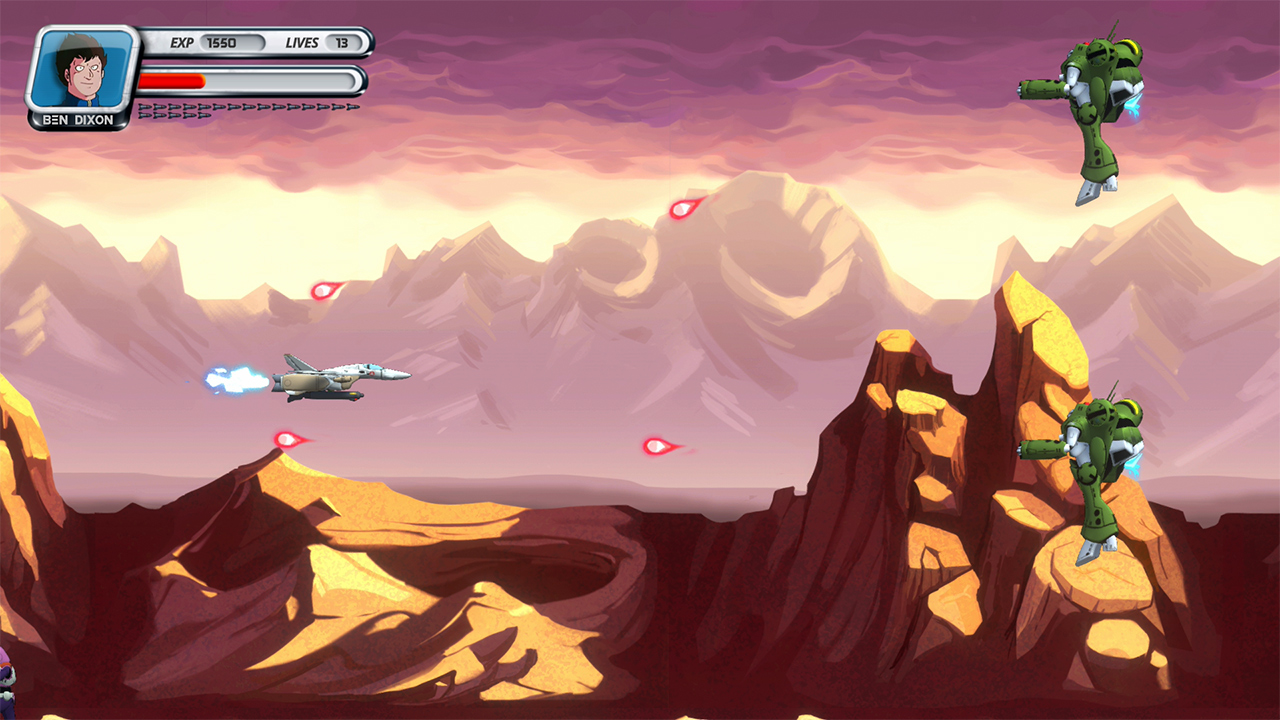The width and height of the screenshot is (1280, 720).
Task: Click the EXP counter showing 1550
Action: pos(222,42)
